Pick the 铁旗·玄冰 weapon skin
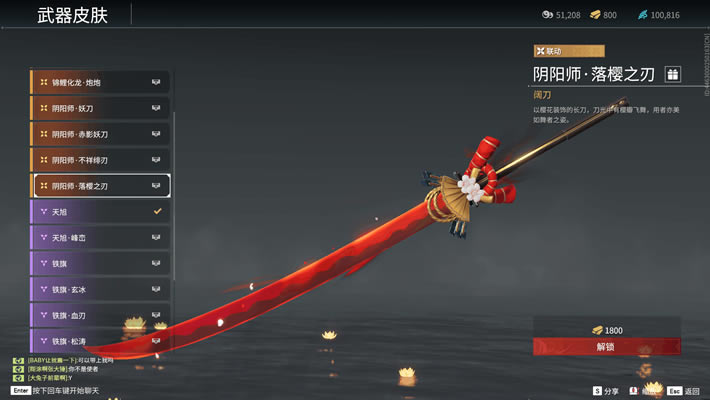 pos(100,290)
